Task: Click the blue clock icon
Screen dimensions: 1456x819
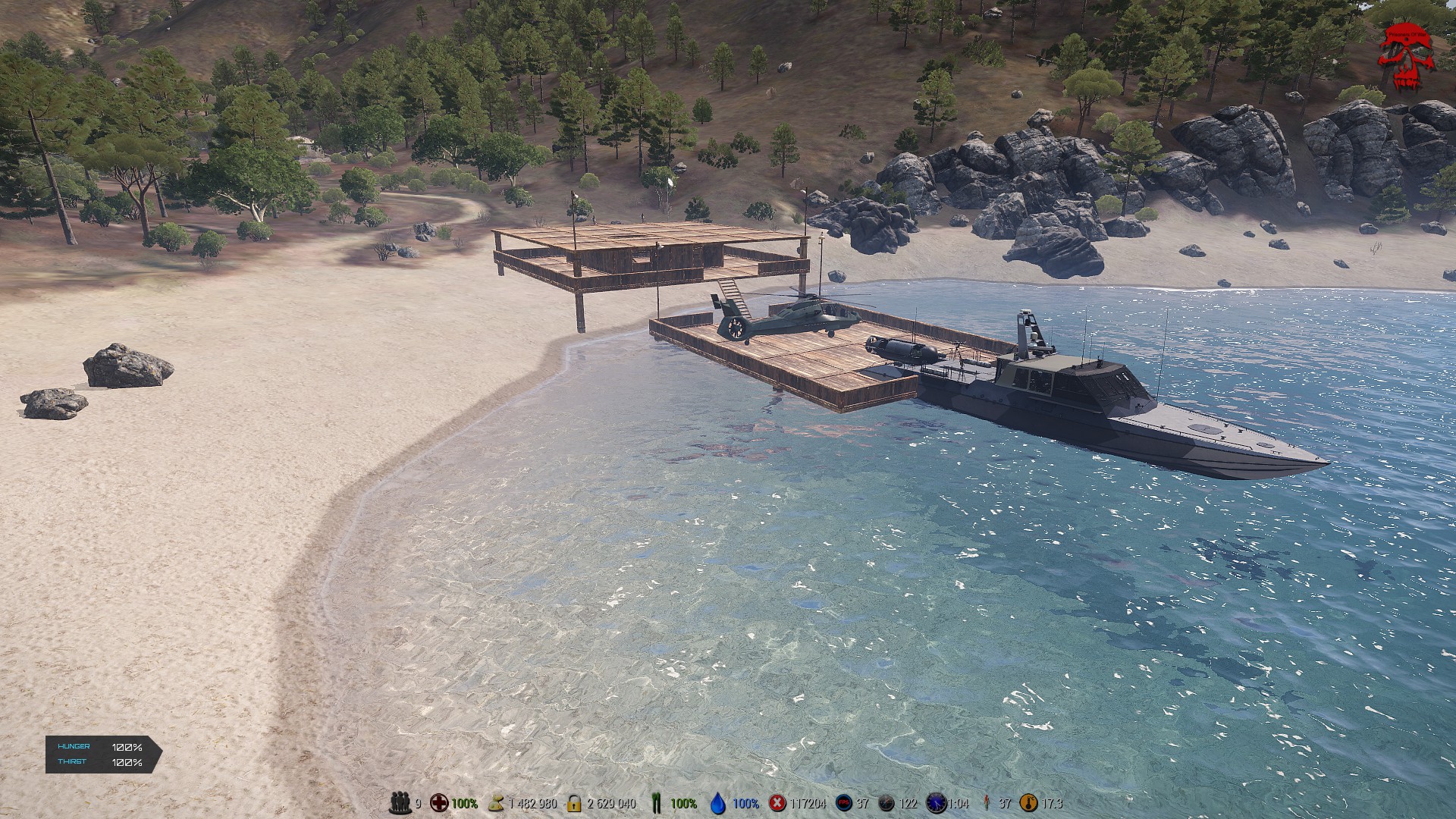Action: [x=937, y=802]
